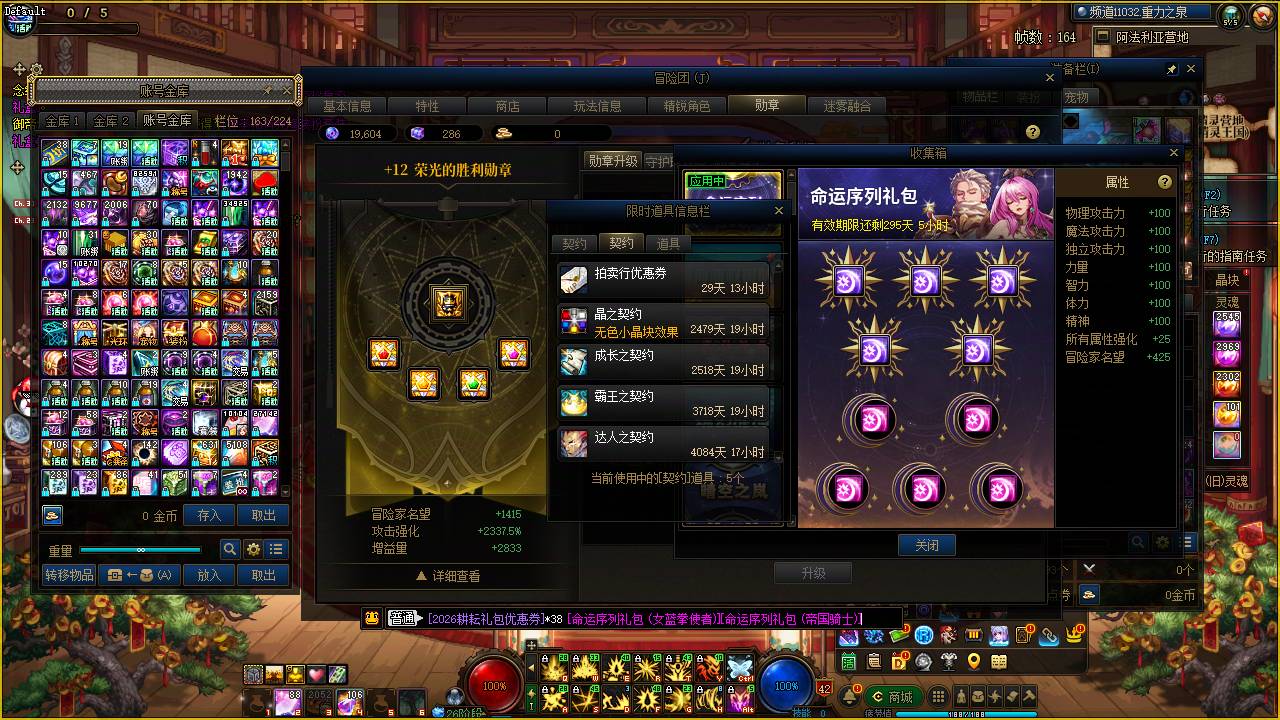Screen dimensions: 1280x720
Task: Click the vault settings gear icon
Action: tap(254, 548)
